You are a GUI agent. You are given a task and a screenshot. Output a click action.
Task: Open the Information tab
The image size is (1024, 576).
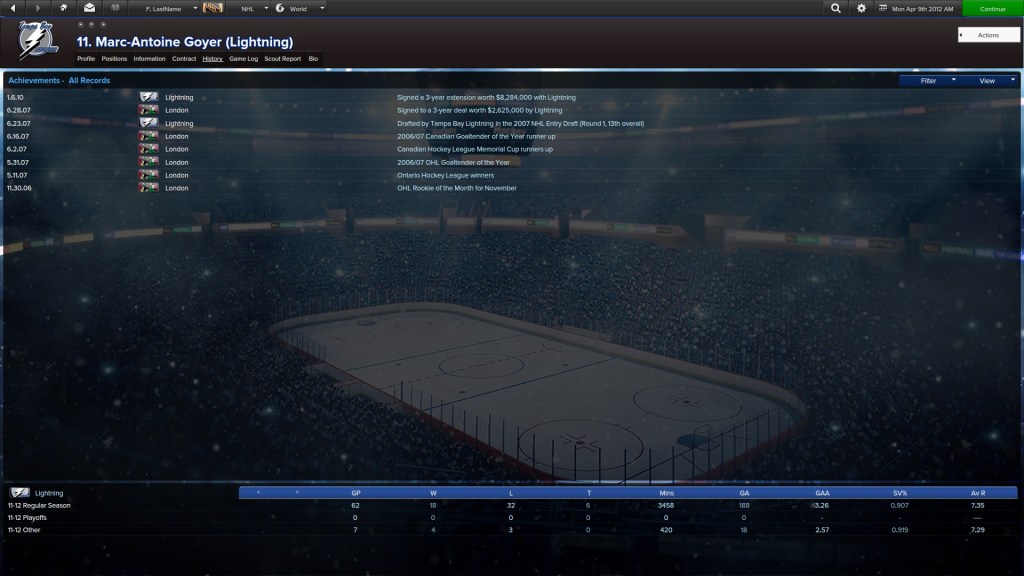[x=150, y=59]
